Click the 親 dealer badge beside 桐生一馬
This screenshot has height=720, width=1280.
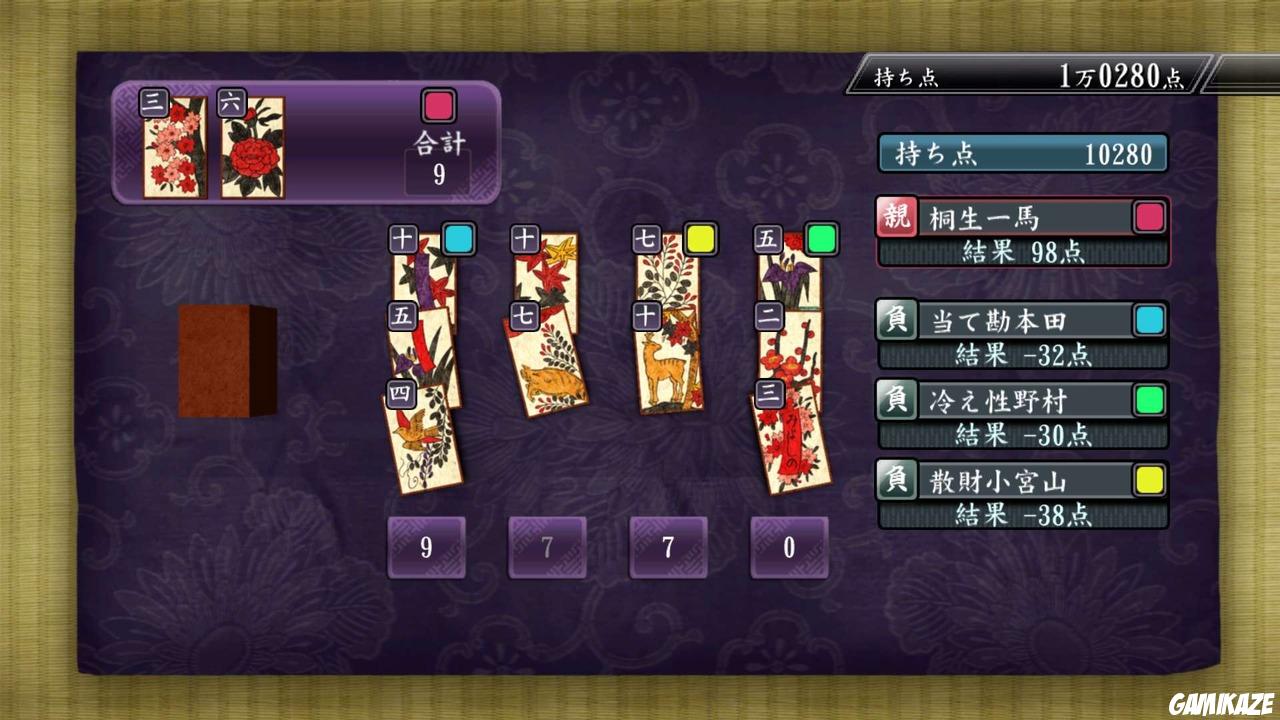click(895, 216)
